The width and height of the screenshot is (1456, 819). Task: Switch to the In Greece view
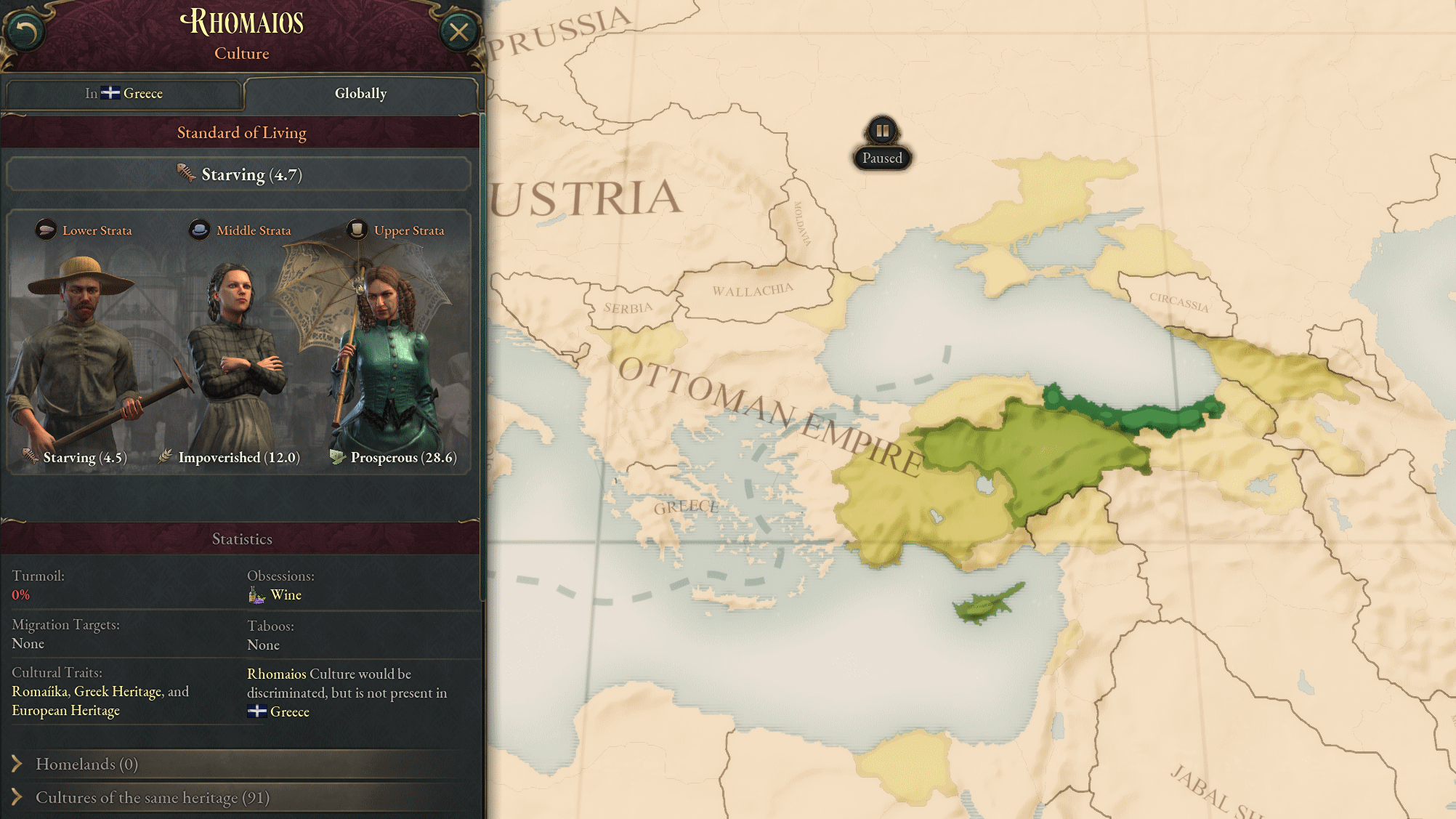click(x=124, y=93)
